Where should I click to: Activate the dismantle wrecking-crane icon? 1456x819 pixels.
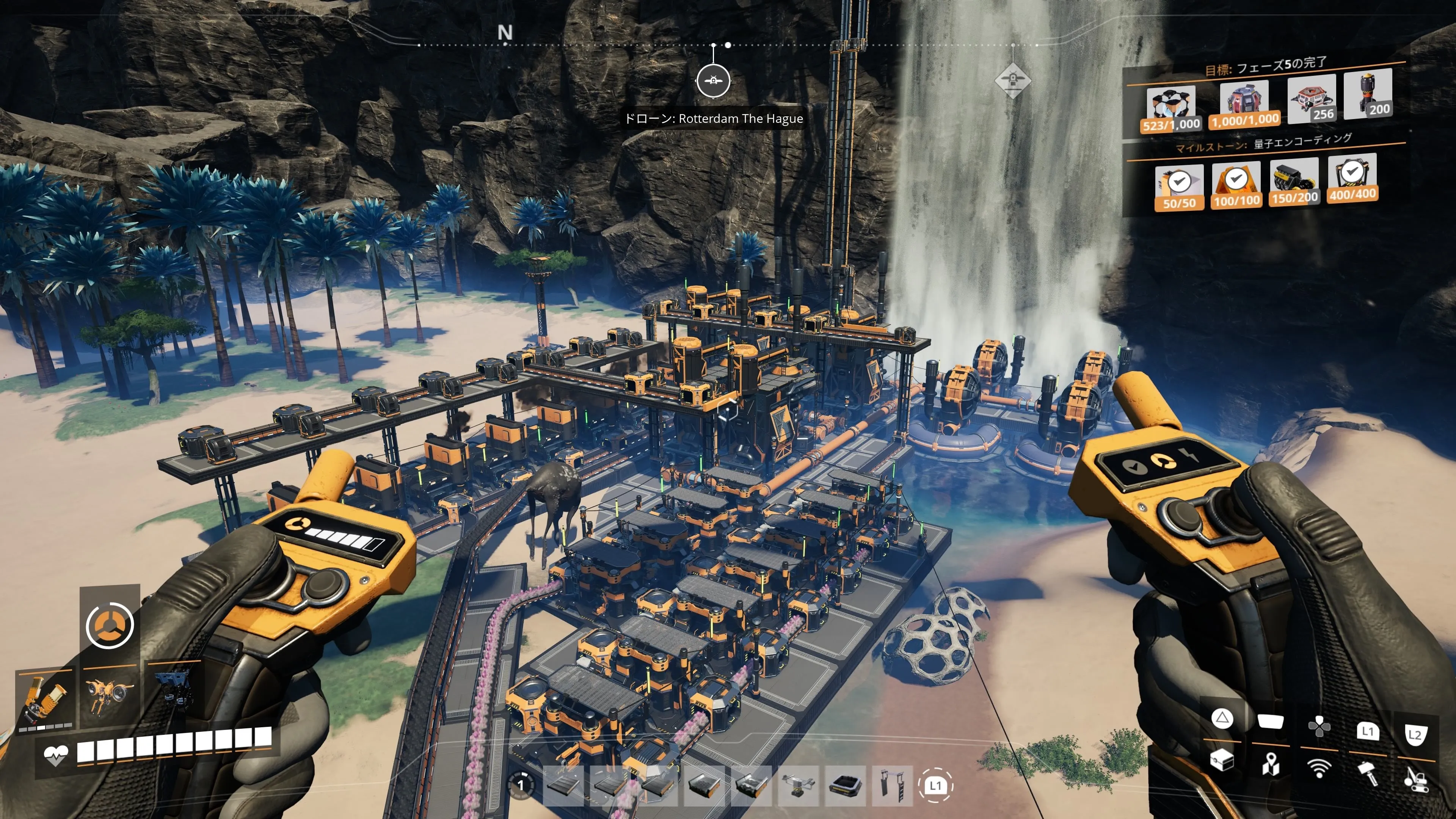coord(1417,777)
